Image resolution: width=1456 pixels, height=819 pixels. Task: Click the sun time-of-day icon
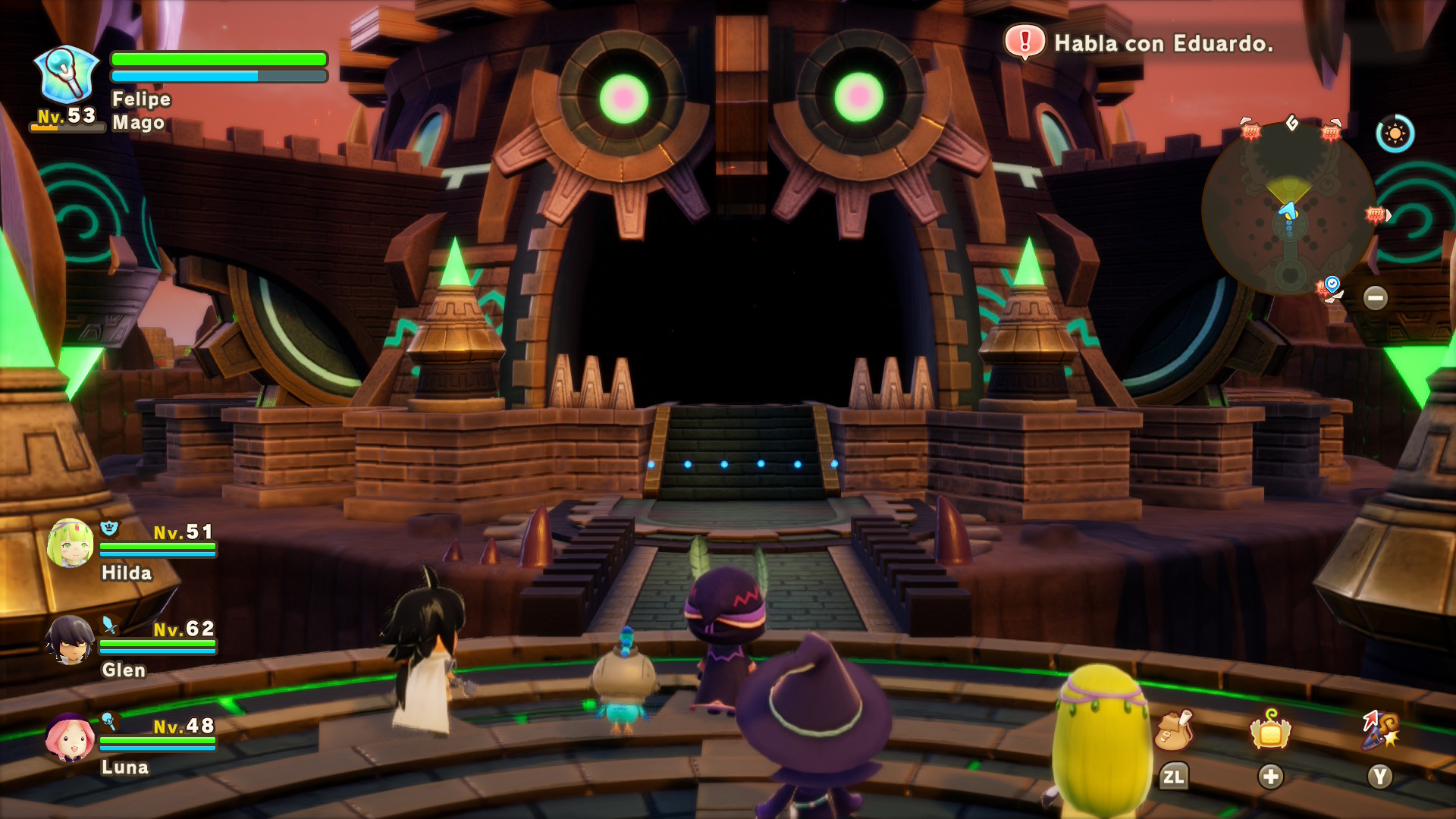1395,134
